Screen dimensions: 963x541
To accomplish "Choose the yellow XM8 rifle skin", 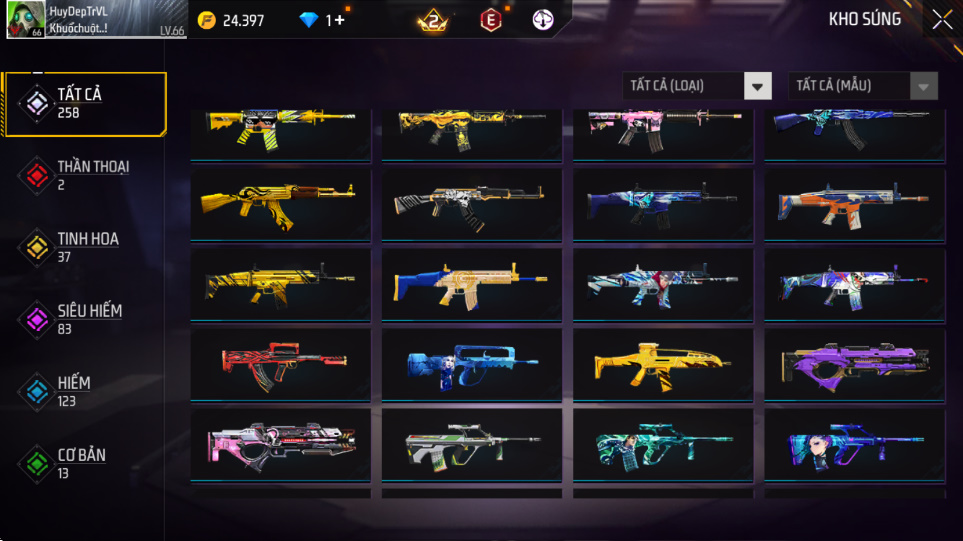I will click(662, 364).
